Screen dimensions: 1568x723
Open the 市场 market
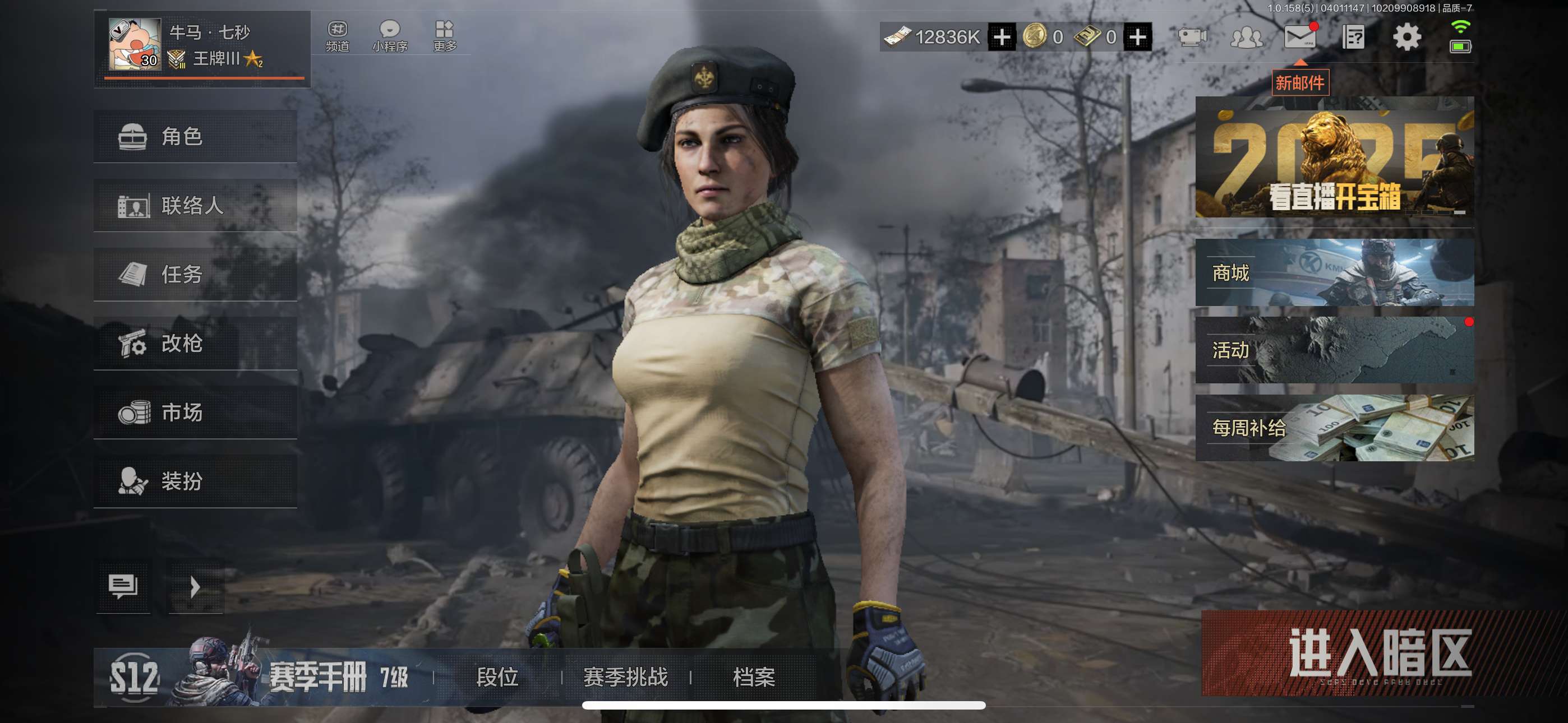(195, 413)
